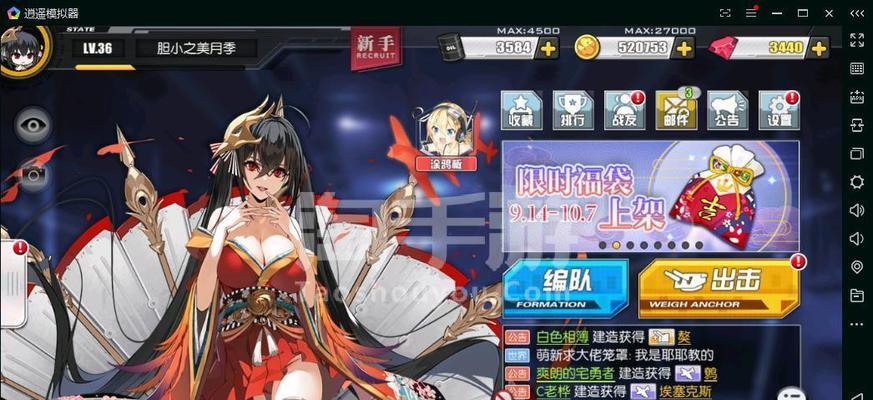873x400 pixels.
Task: Open the 设置 settings gear
Action: point(779,110)
